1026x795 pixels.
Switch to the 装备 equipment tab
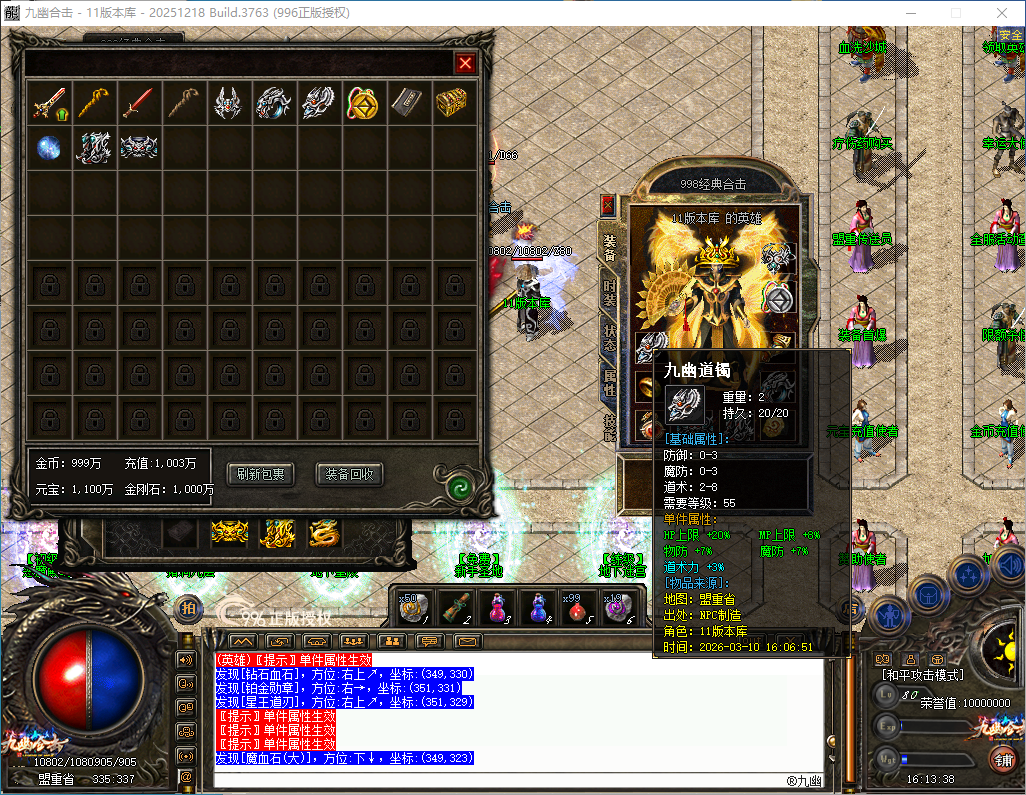pyautogui.click(x=609, y=247)
